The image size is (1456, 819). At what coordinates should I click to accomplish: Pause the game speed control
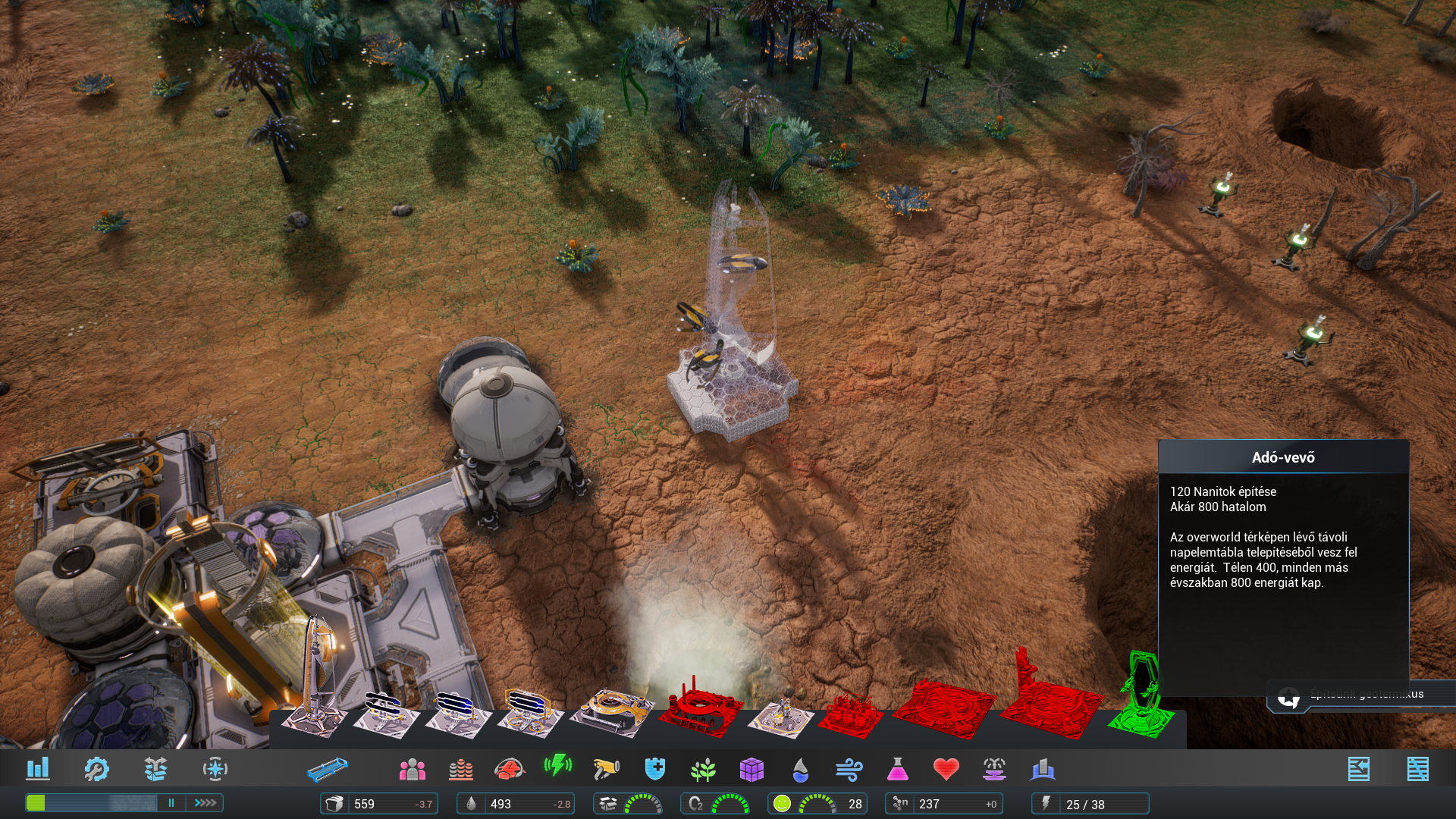click(171, 802)
